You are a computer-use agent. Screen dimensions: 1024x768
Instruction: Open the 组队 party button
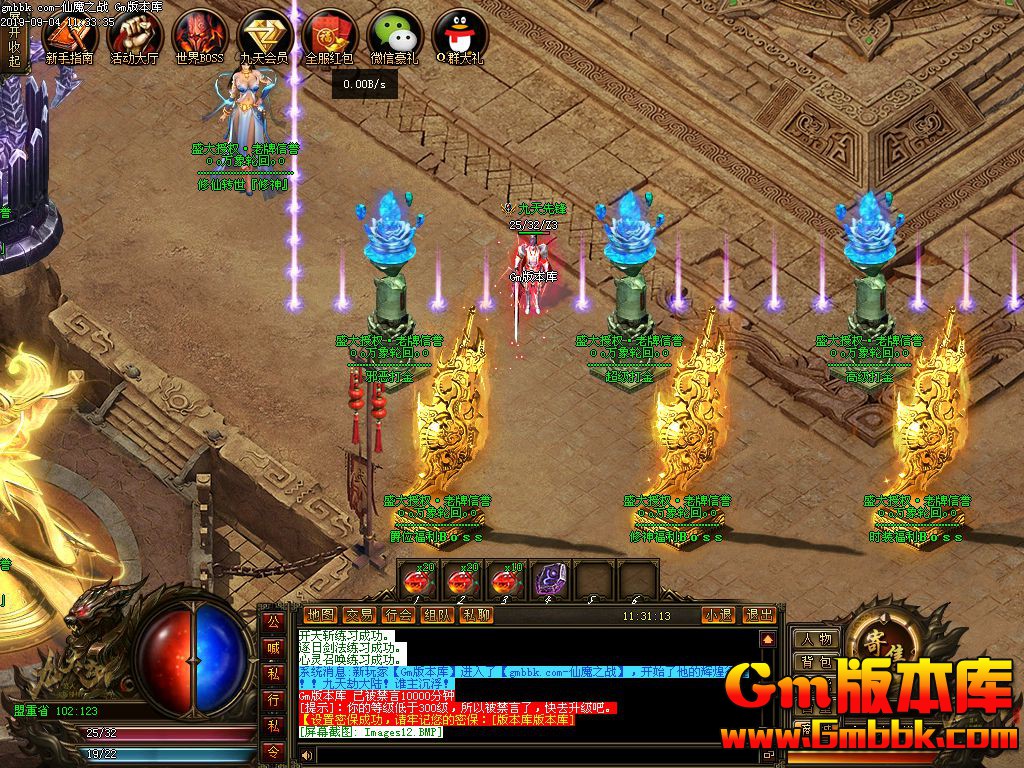pyautogui.click(x=437, y=615)
